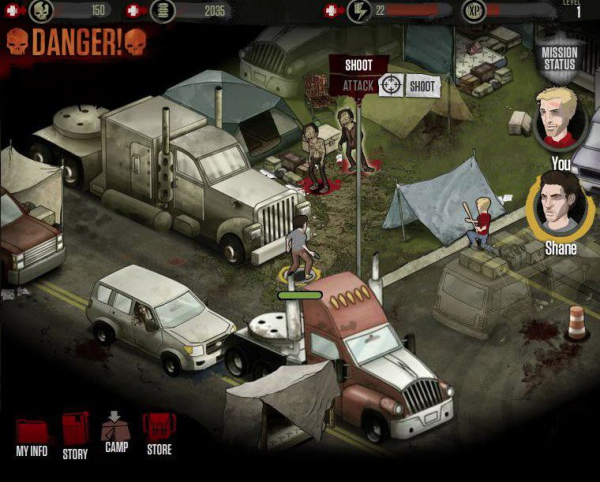Go to the Camp
600x482 pixels.
point(116,433)
